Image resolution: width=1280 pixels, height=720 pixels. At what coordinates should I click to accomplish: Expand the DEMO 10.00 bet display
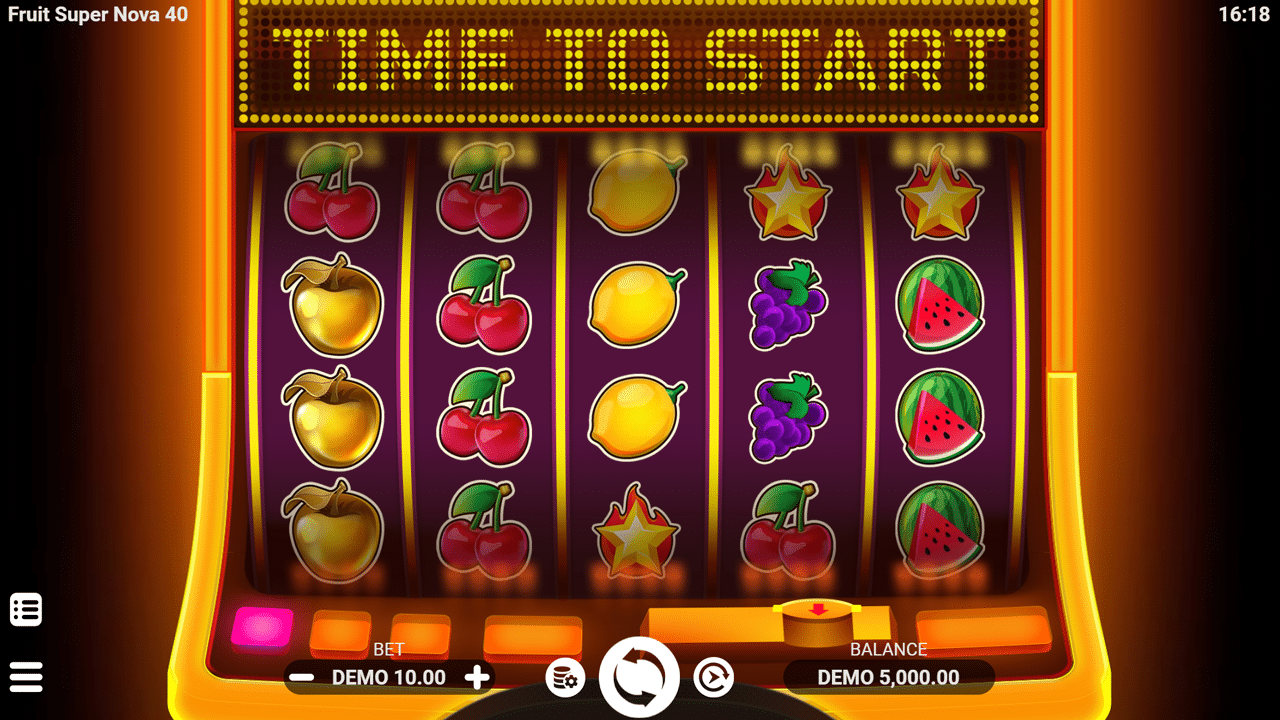click(387, 677)
